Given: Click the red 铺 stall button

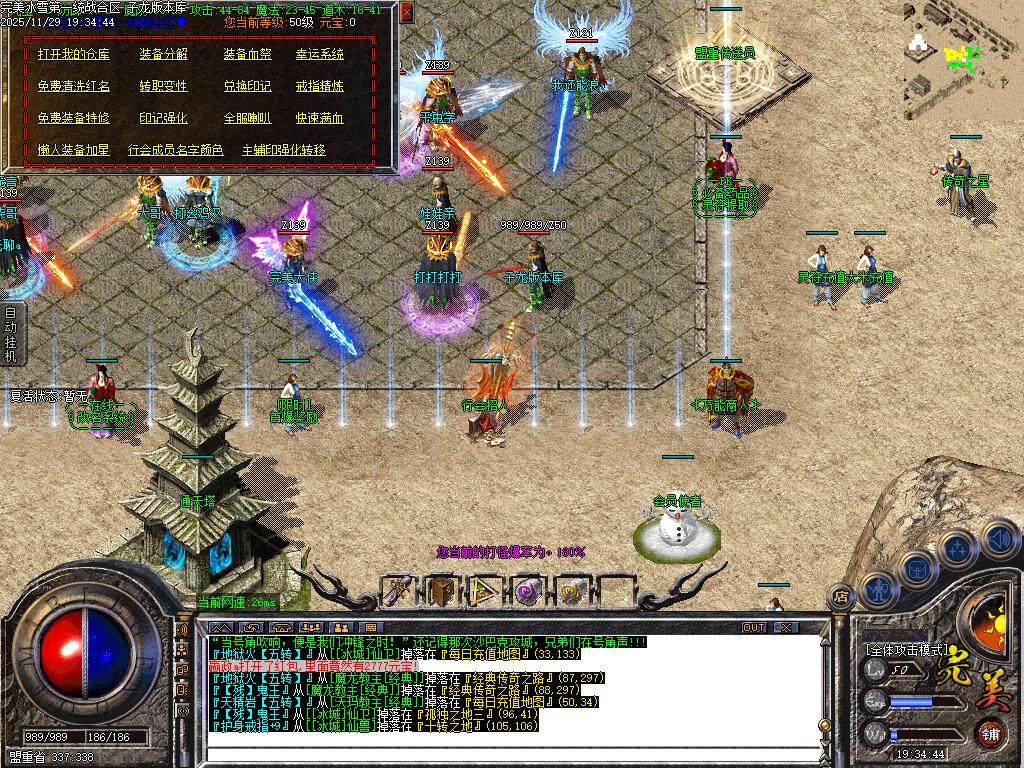Looking at the screenshot, I should pyautogui.click(x=990, y=734).
